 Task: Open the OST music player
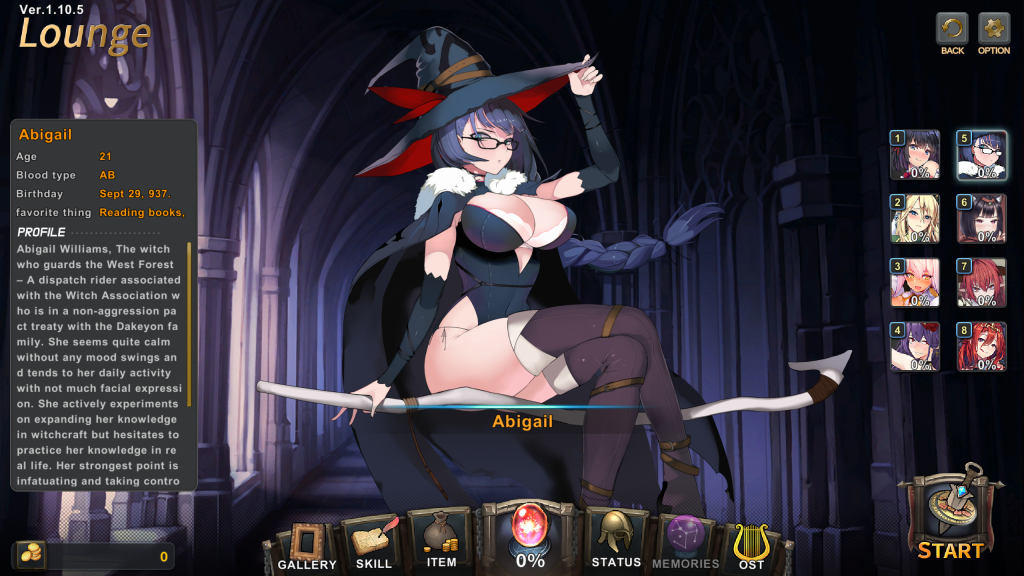(x=752, y=543)
